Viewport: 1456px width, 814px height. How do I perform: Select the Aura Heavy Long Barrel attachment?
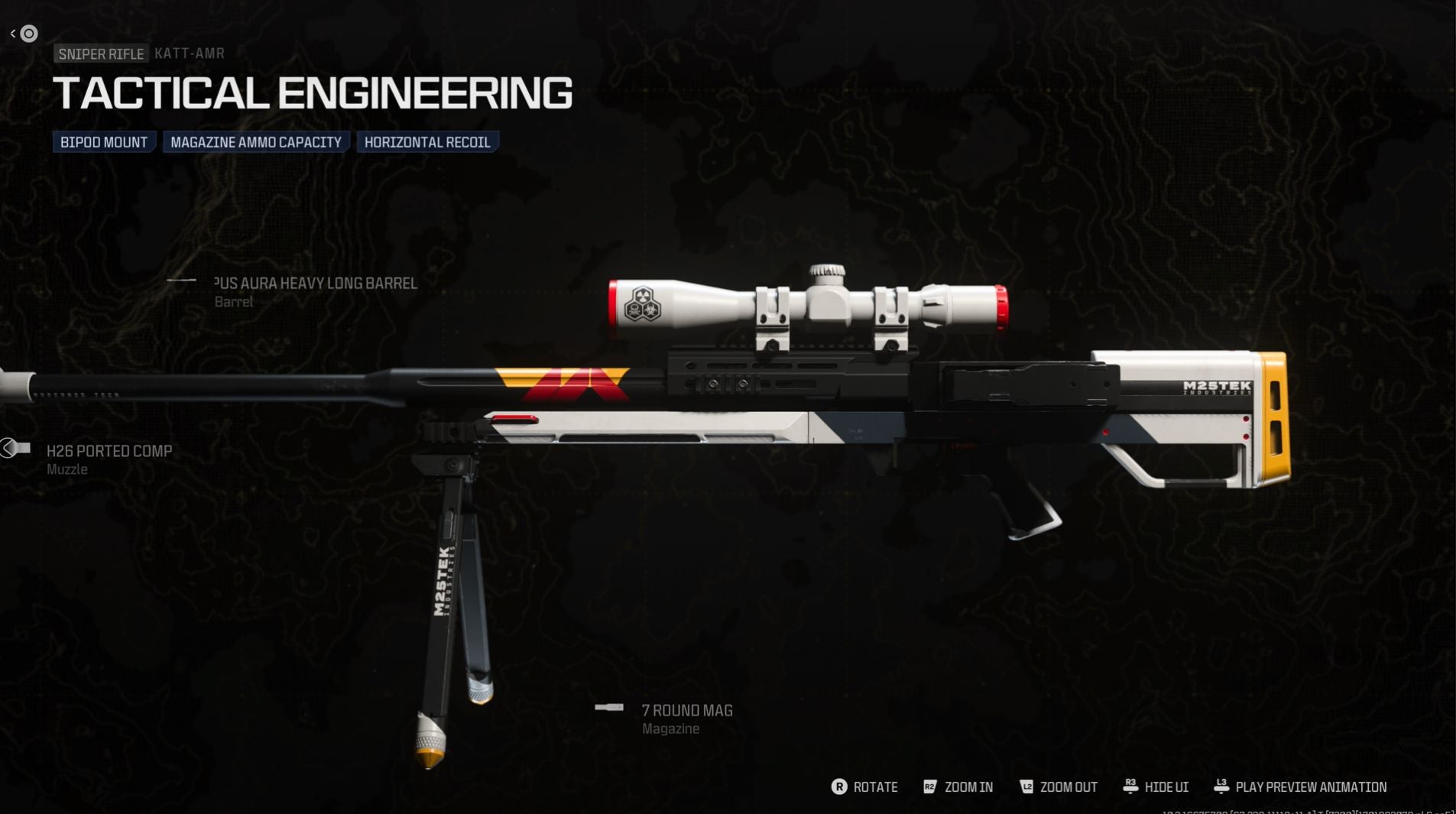[315, 284]
